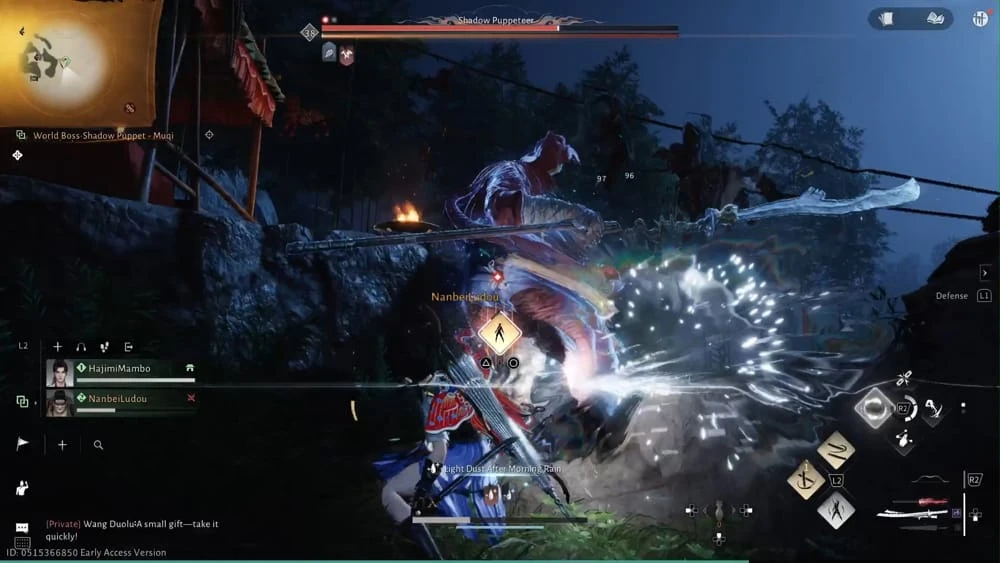
Task: Leave the party with the exit icon
Action: [129, 346]
